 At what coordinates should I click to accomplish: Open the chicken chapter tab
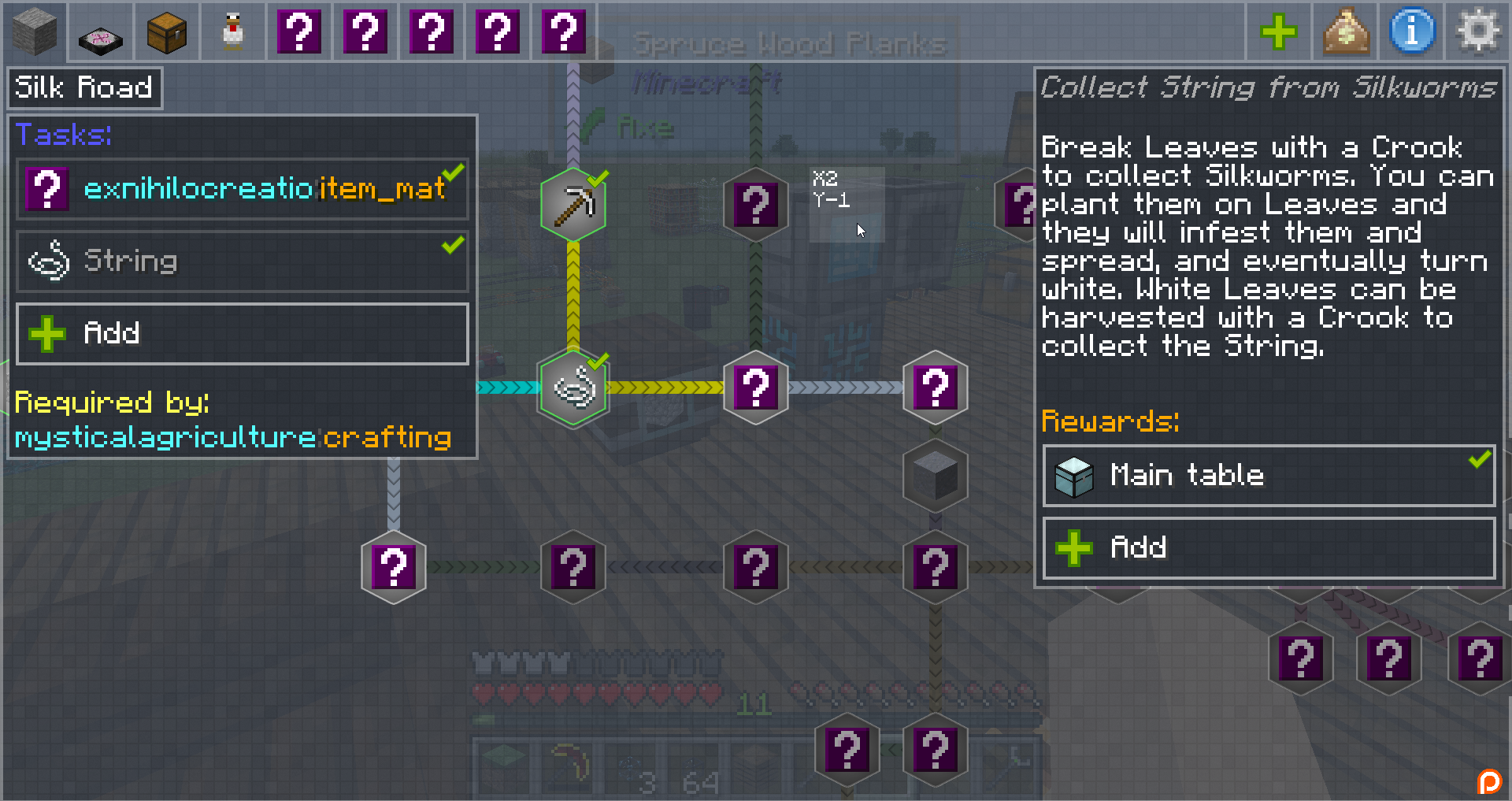click(233, 32)
